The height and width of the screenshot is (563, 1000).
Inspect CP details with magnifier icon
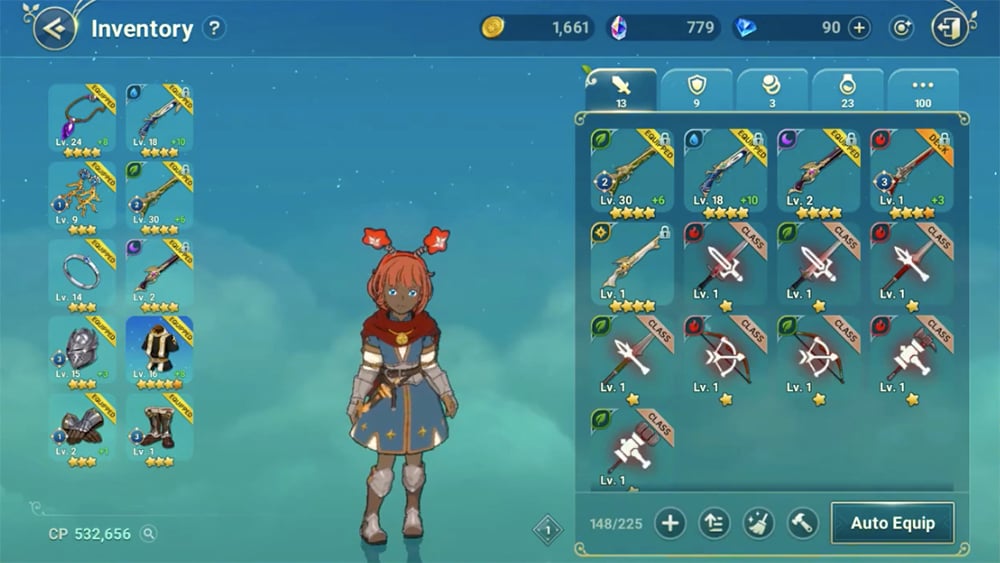[x=149, y=534]
